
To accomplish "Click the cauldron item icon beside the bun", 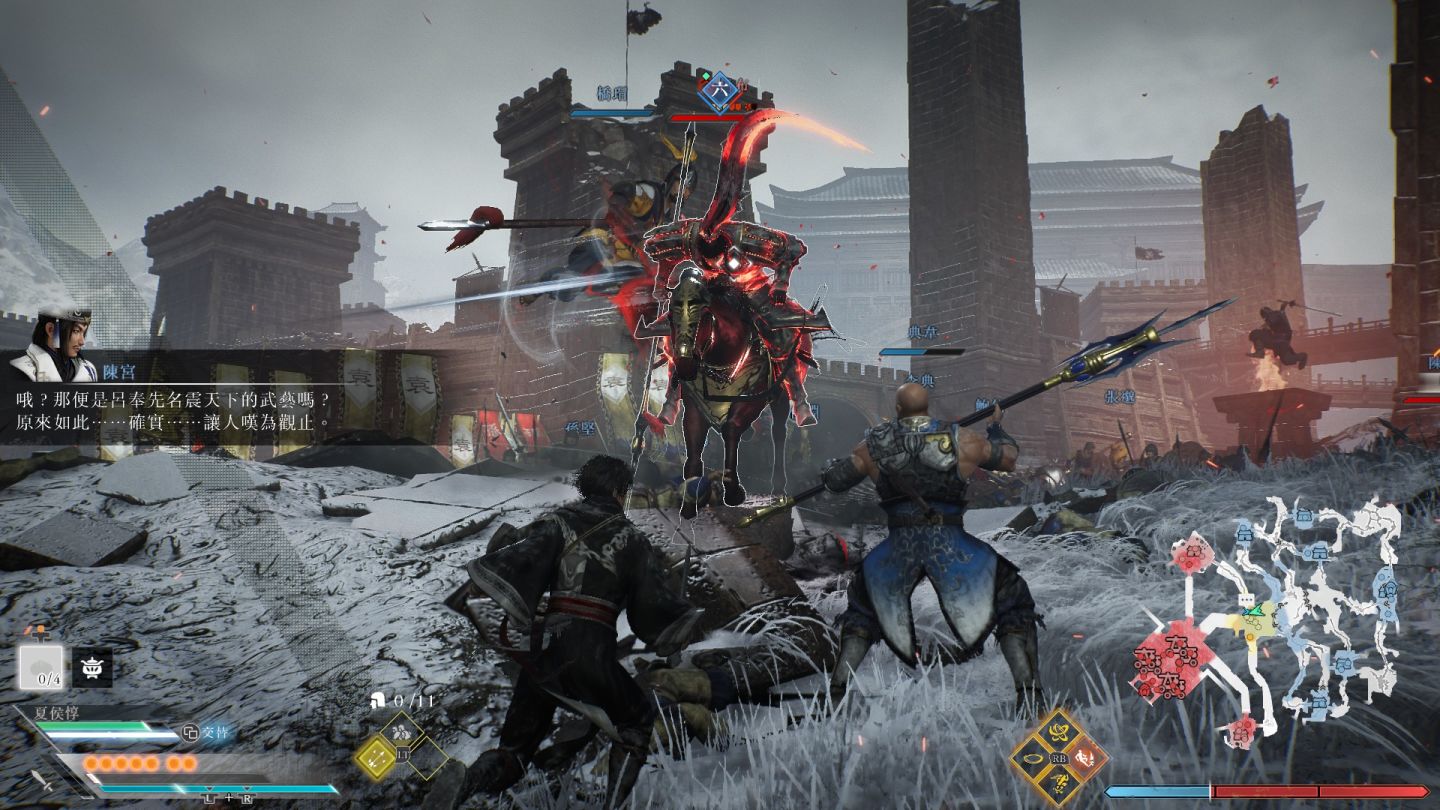I will click(x=92, y=667).
